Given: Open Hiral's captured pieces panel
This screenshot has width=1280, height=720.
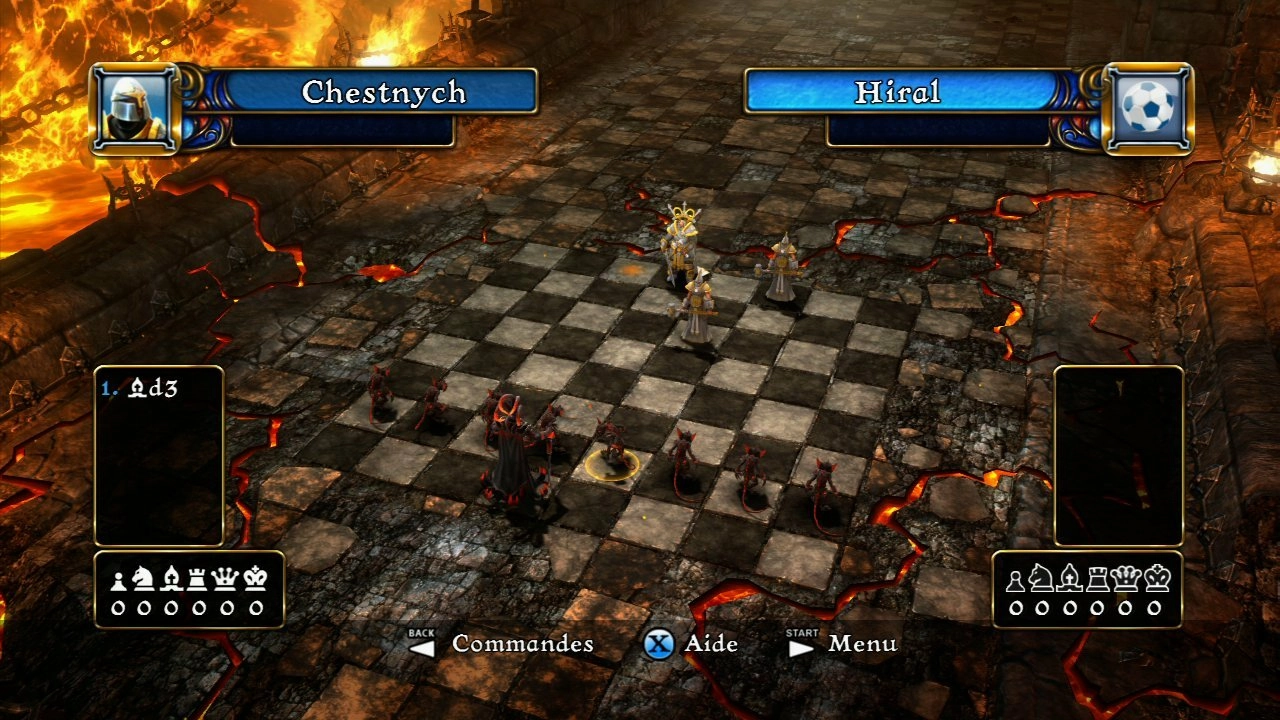Looking at the screenshot, I should 1088,590.
